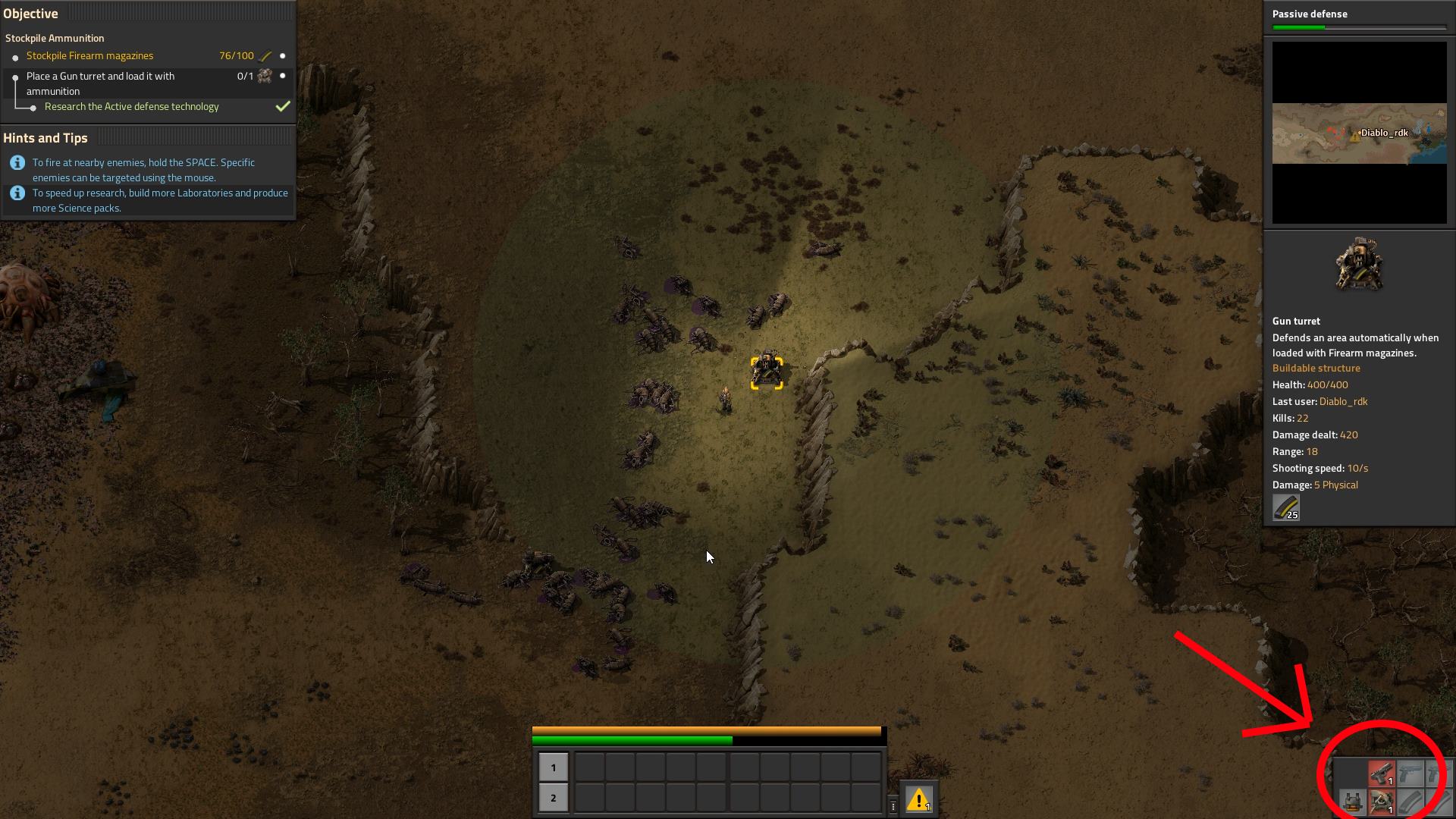Click the yellow warning alert button
The height and width of the screenshot is (819, 1456).
(918, 800)
